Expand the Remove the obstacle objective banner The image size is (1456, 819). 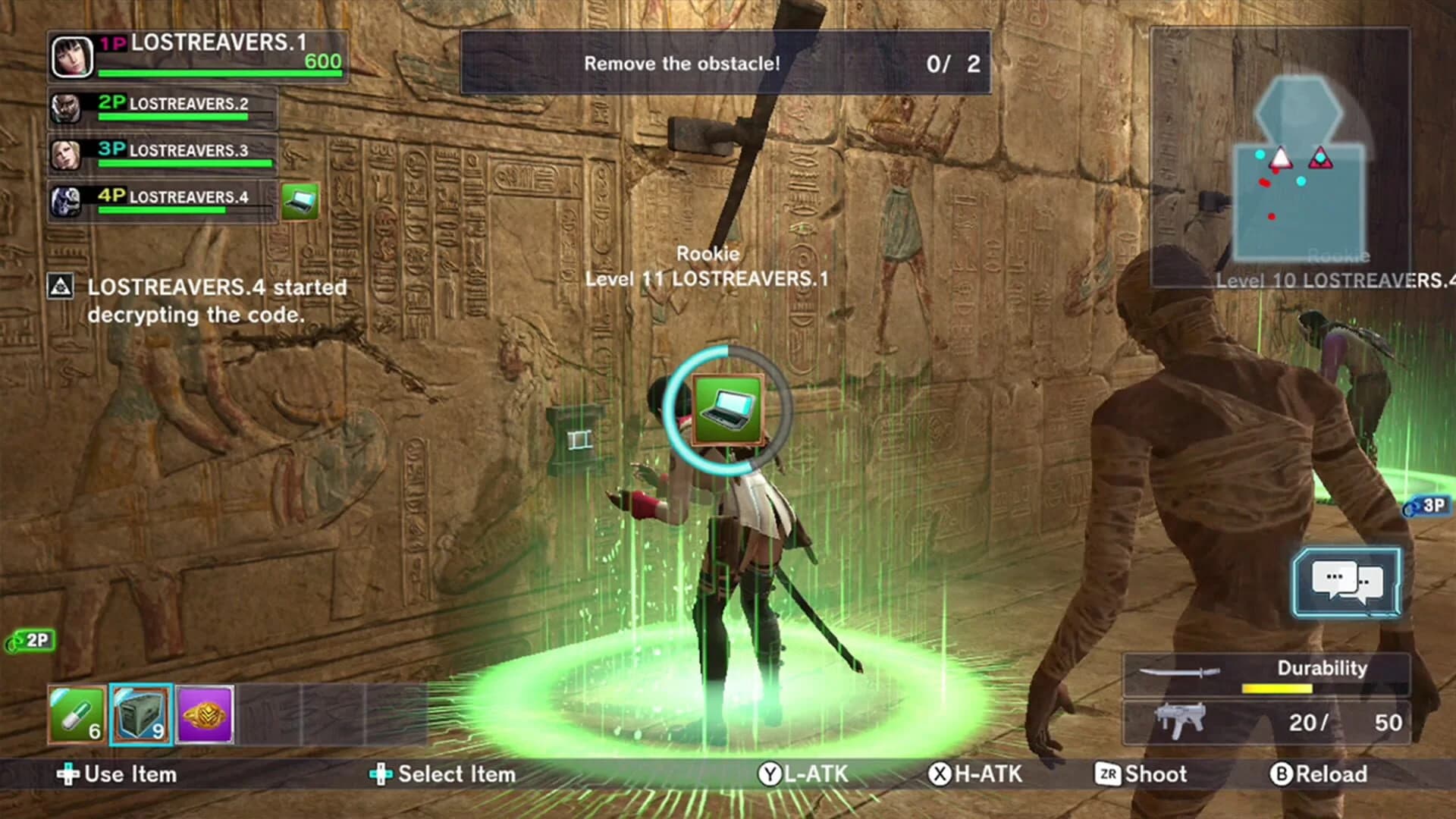[724, 64]
